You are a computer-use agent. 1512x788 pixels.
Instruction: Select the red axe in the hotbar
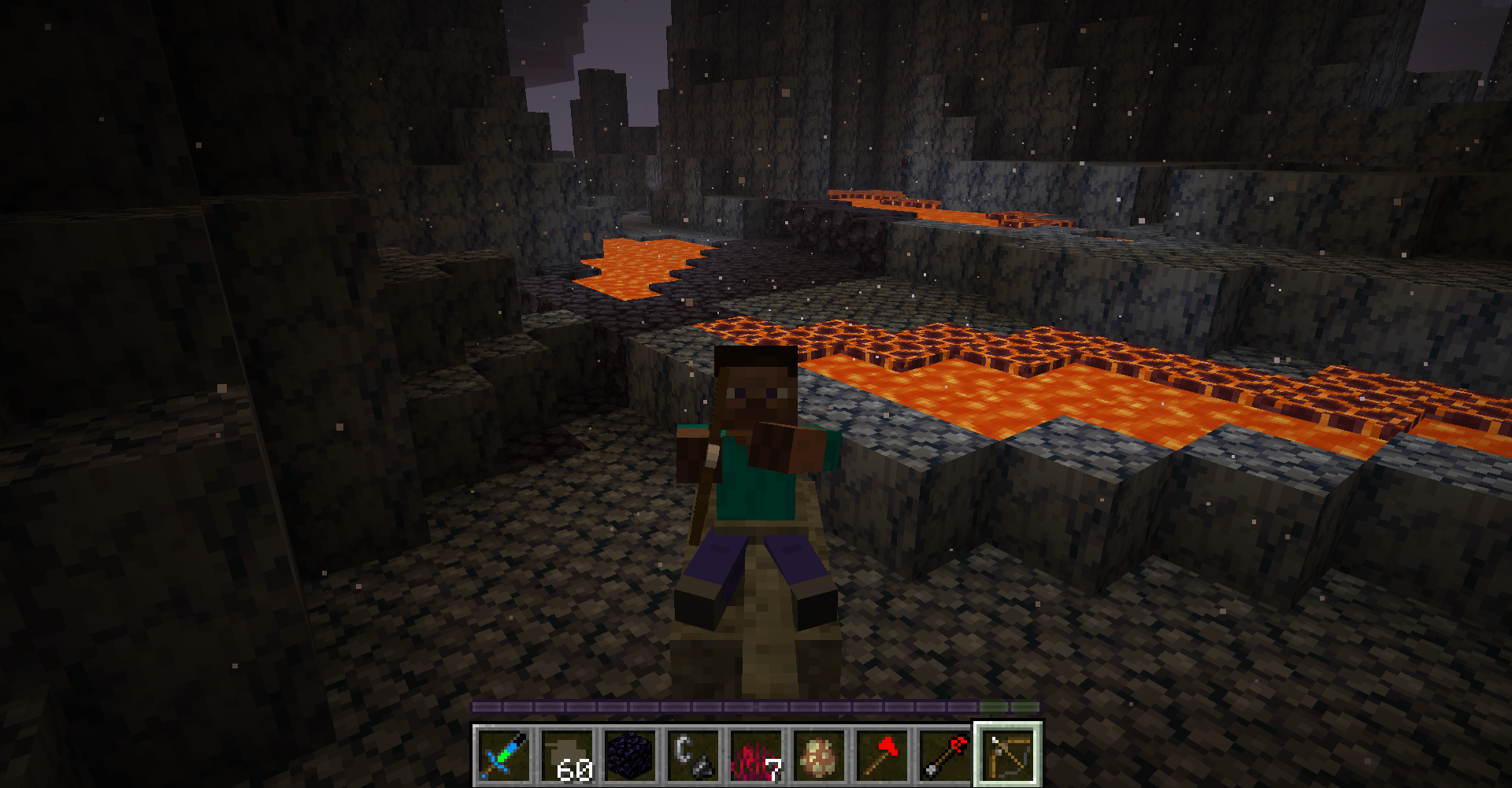point(882,756)
